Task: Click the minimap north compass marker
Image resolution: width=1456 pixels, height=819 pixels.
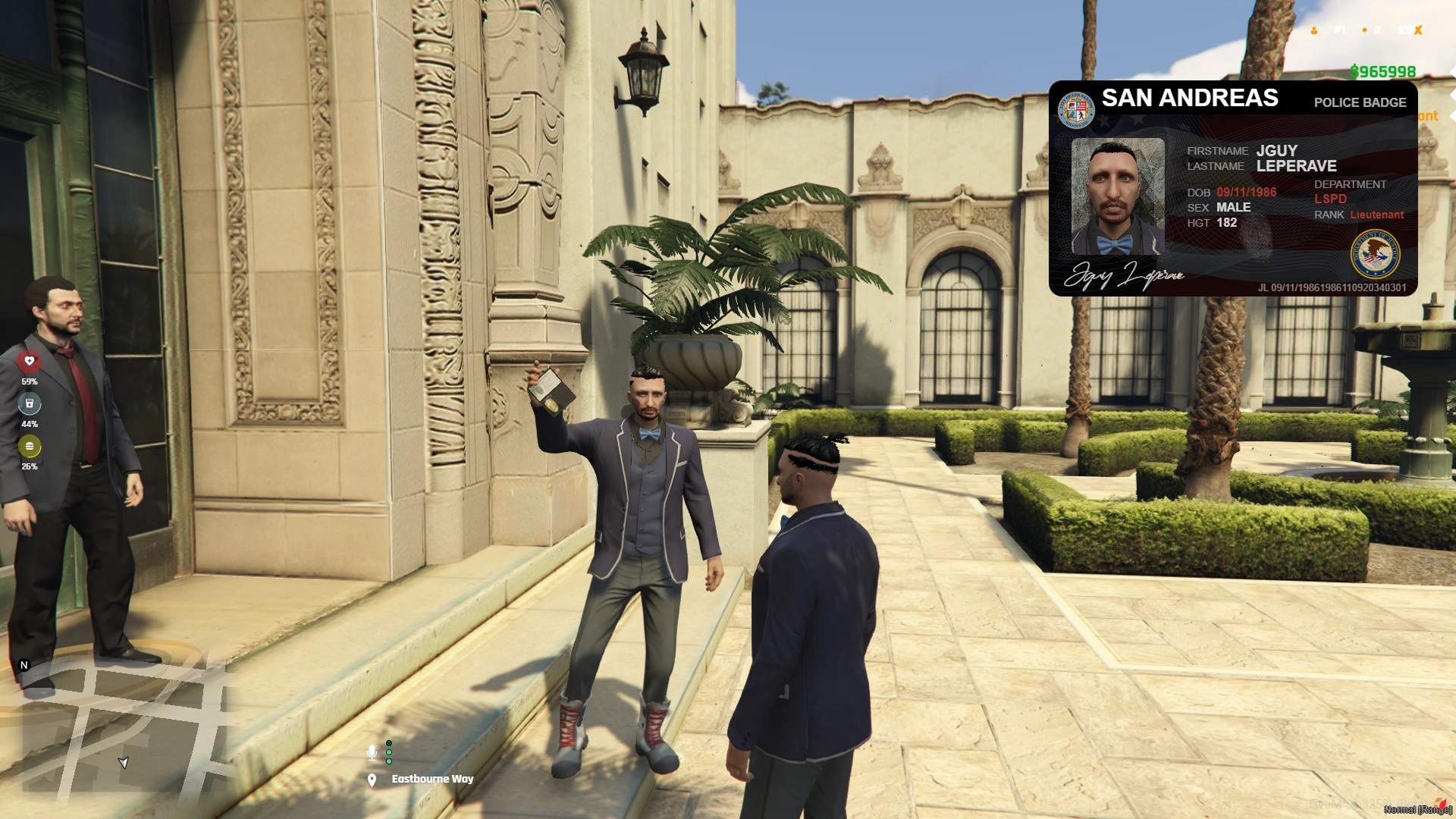Action: (24, 665)
